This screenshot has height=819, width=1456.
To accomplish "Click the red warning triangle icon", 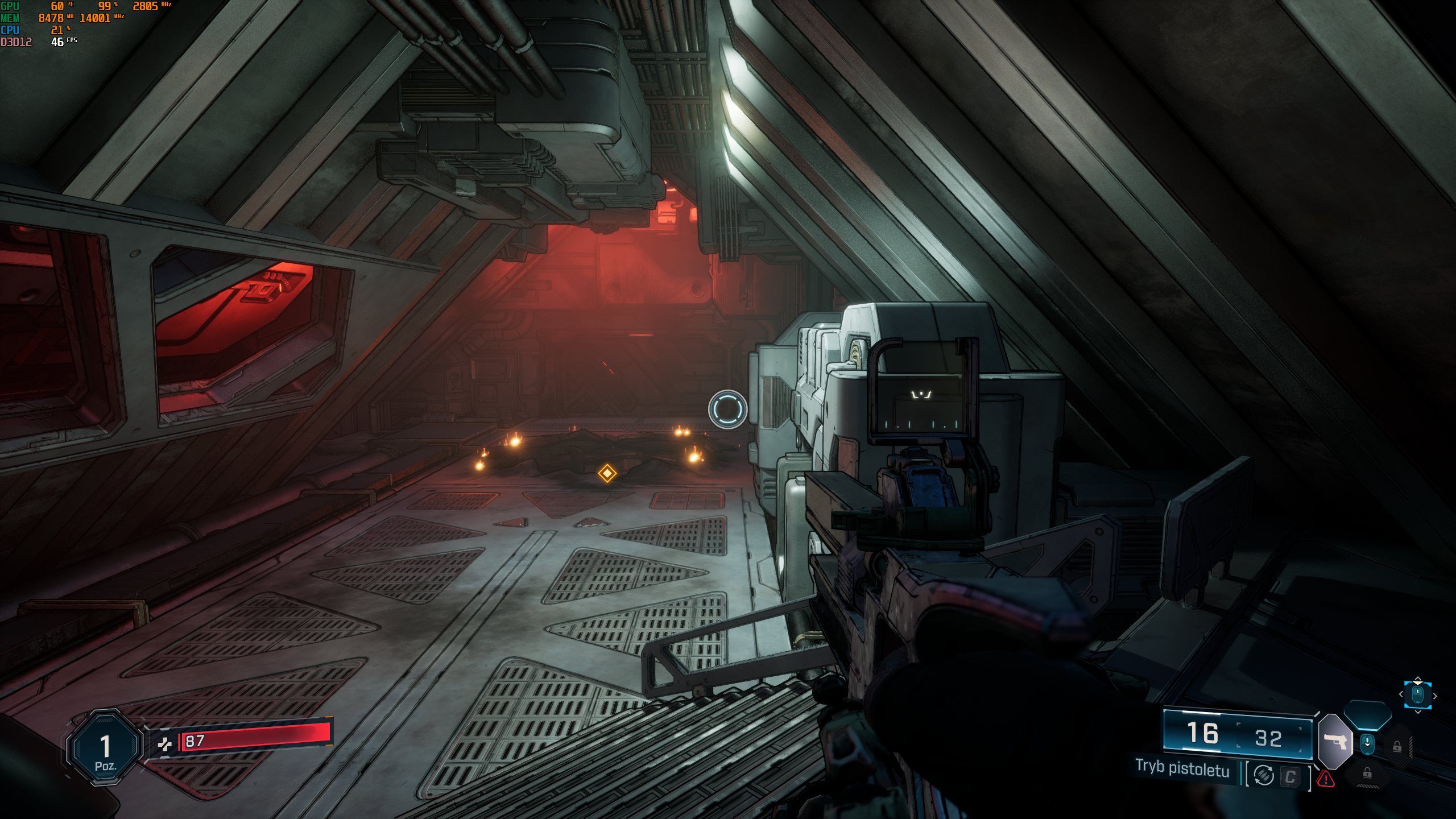I will tap(1326, 779).
